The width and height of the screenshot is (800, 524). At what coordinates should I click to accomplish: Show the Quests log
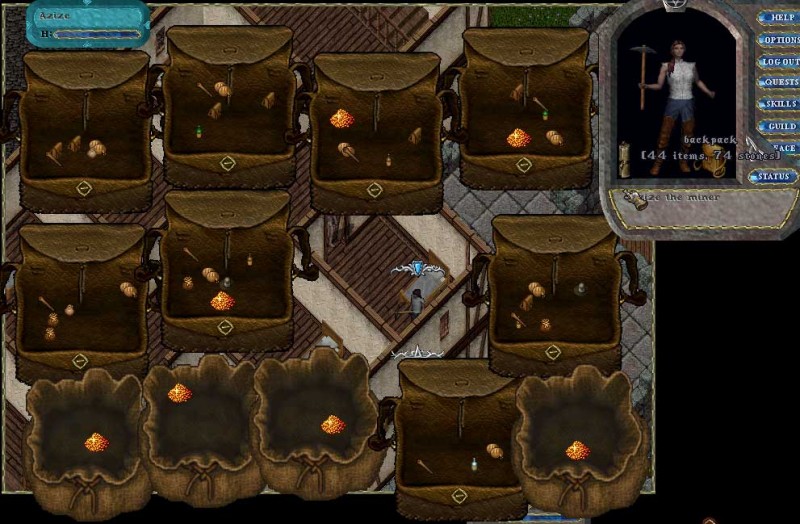[780, 83]
